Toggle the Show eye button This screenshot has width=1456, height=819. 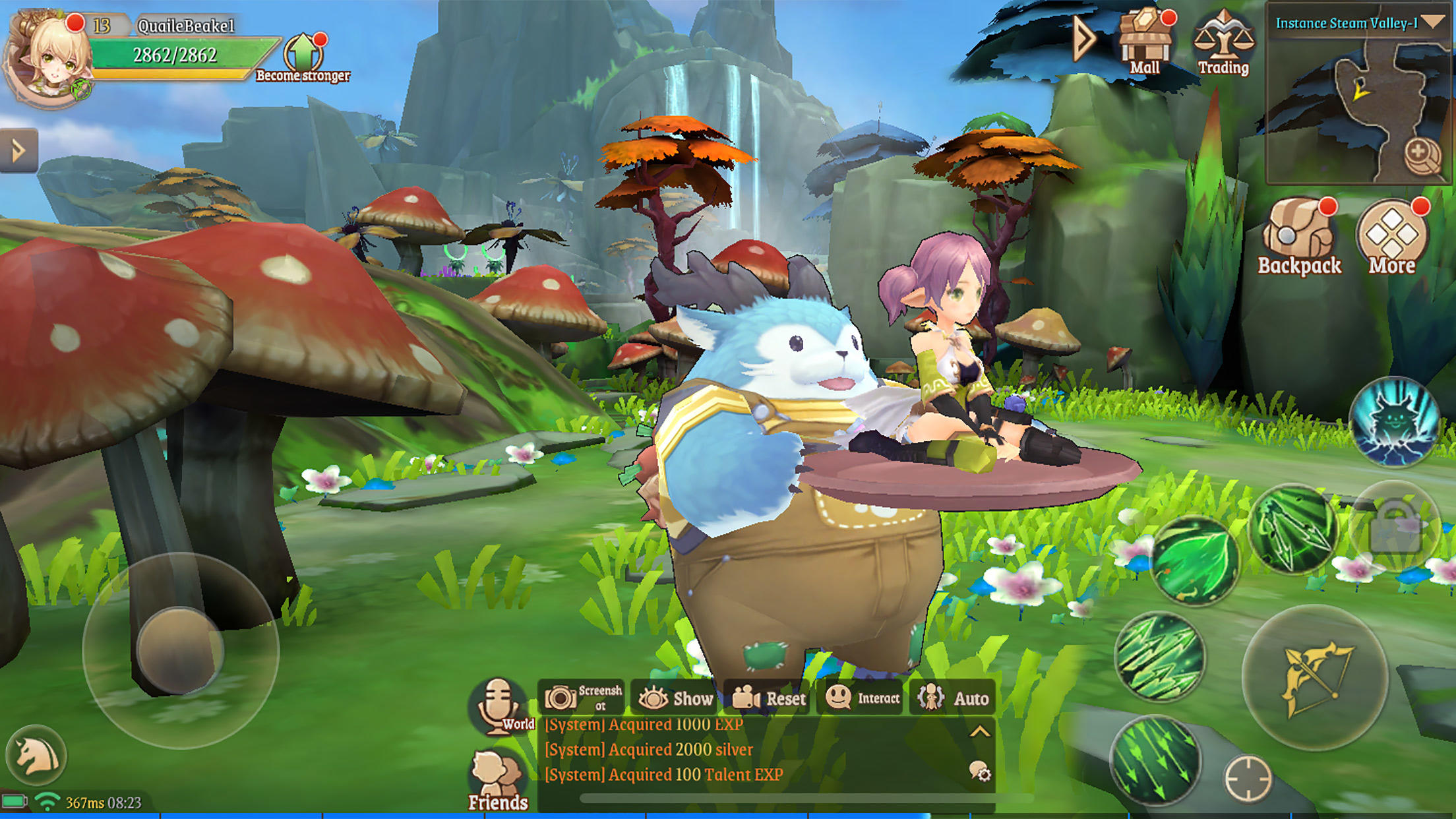pos(676,698)
